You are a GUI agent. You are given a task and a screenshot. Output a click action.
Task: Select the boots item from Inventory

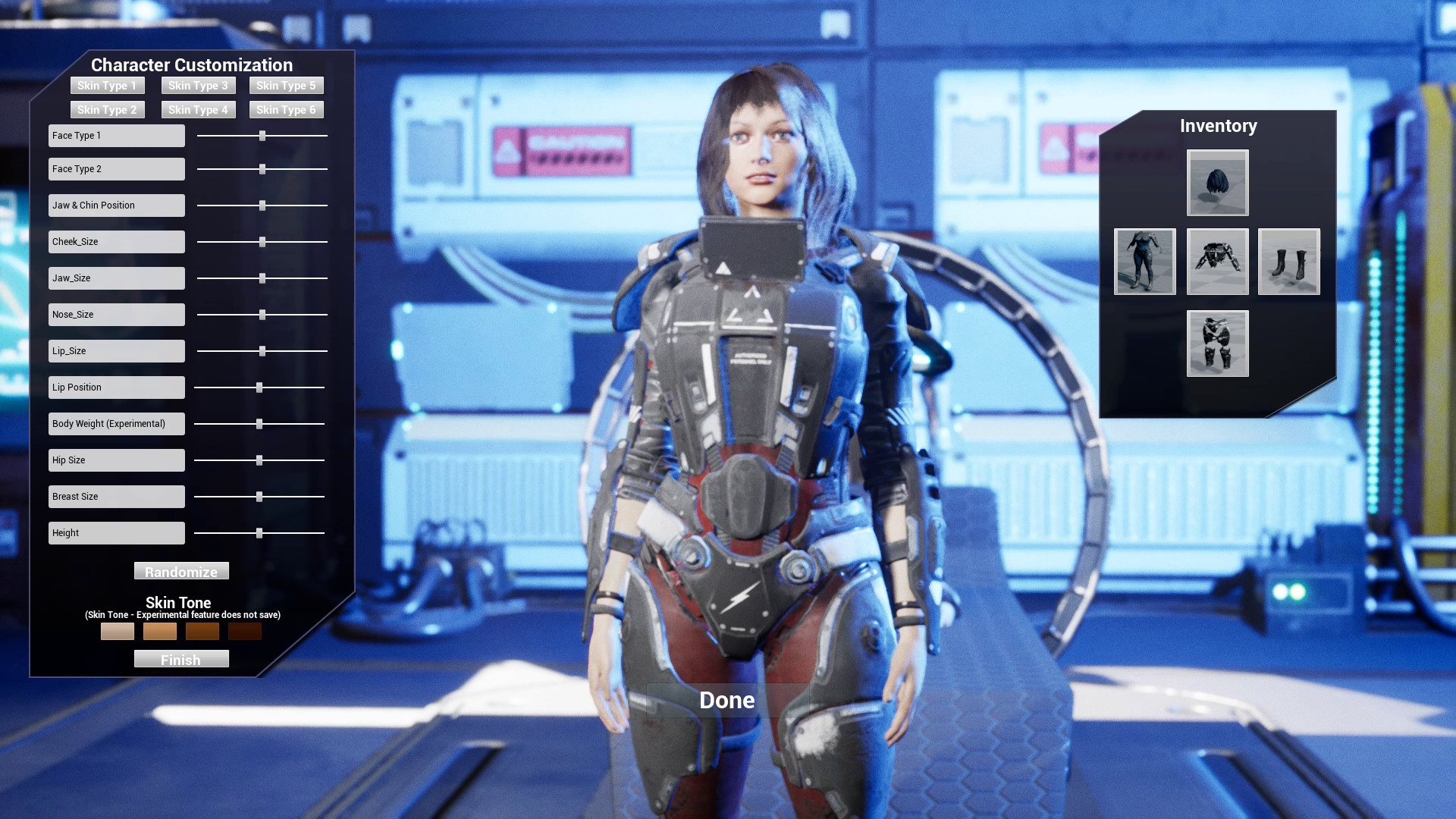tap(1288, 262)
